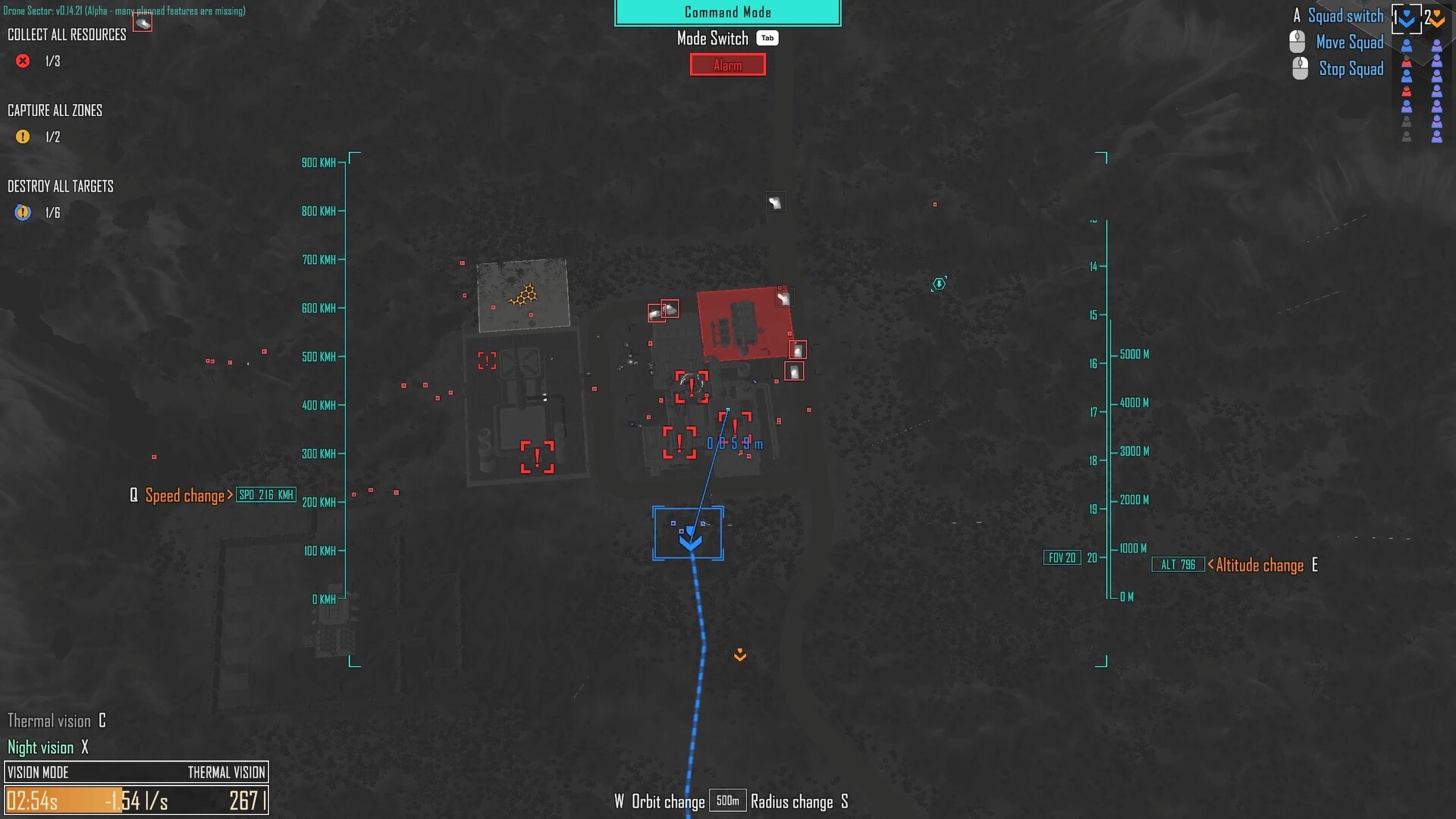Image resolution: width=1456 pixels, height=819 pixels.
Task: Toggle the Alarm indicator
Action: pos(727,65)
